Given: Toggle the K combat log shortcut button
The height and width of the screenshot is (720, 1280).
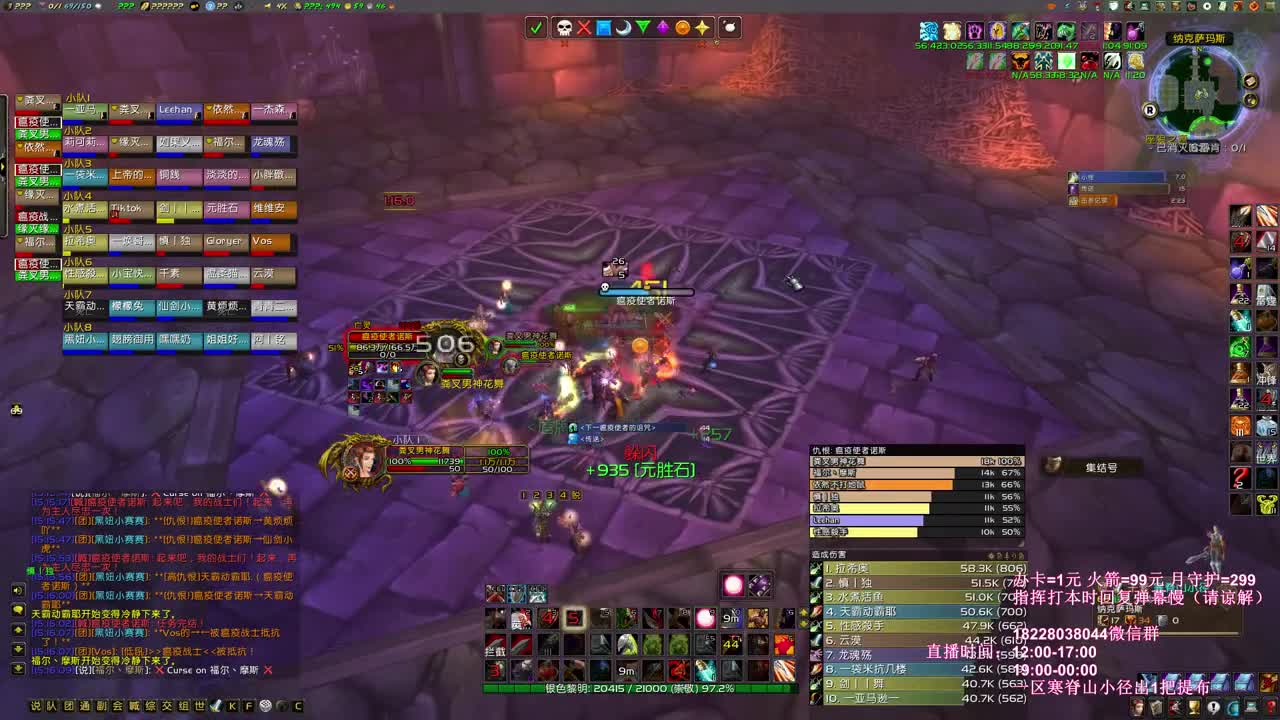Looking at the screenshot, I should coord(232,707).
